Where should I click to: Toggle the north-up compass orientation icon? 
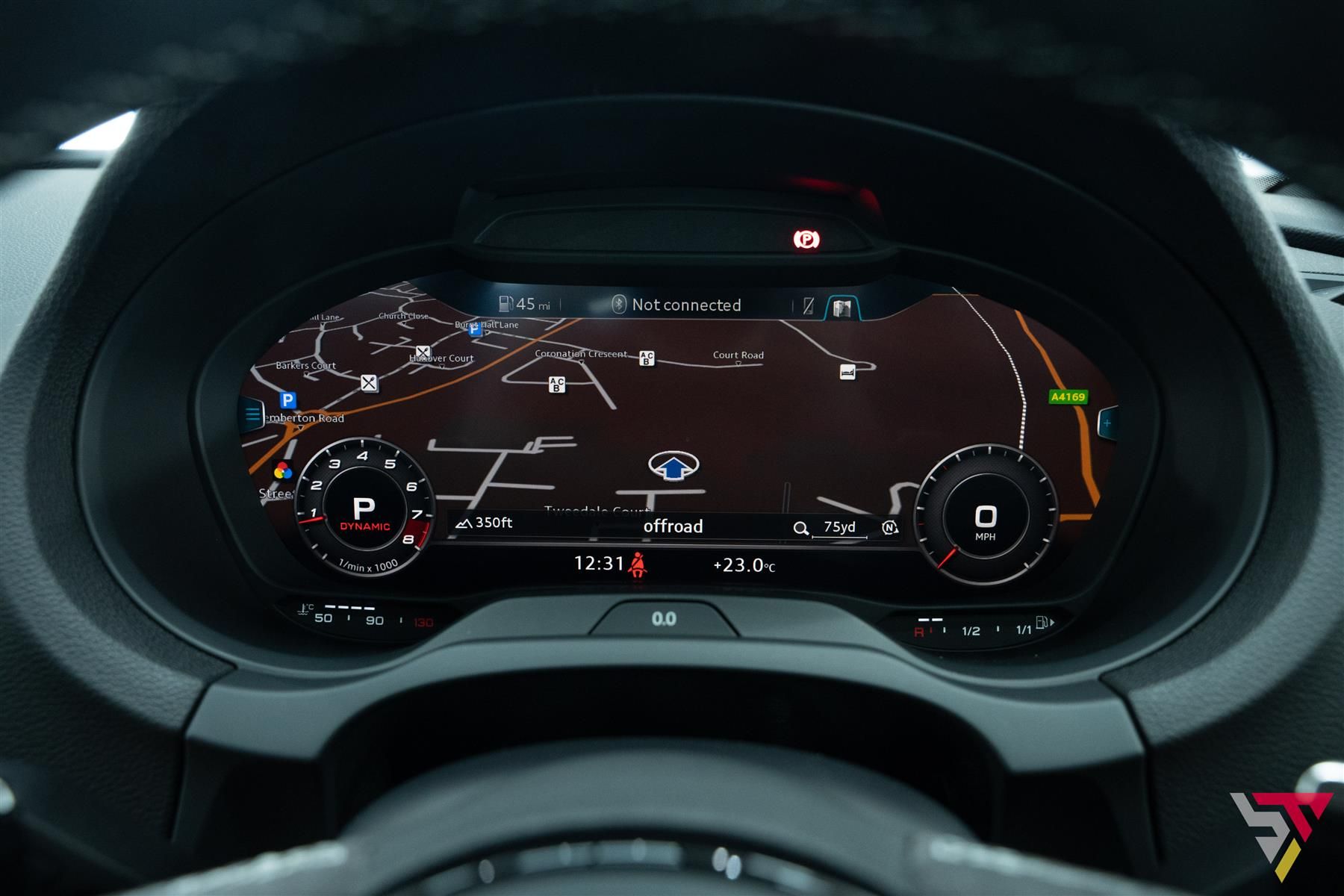coord(889,528)
